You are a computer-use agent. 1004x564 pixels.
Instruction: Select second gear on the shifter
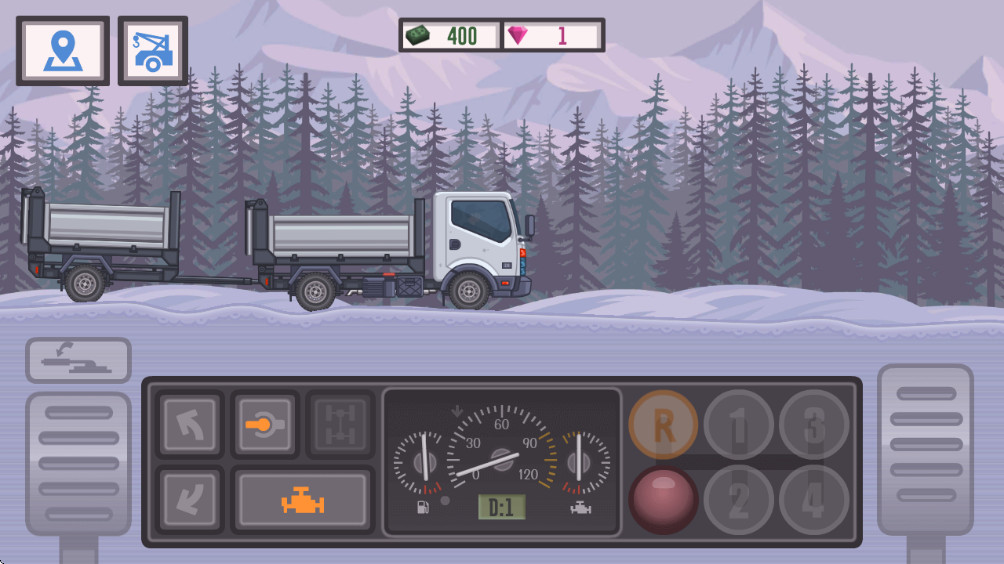point(738,499)
